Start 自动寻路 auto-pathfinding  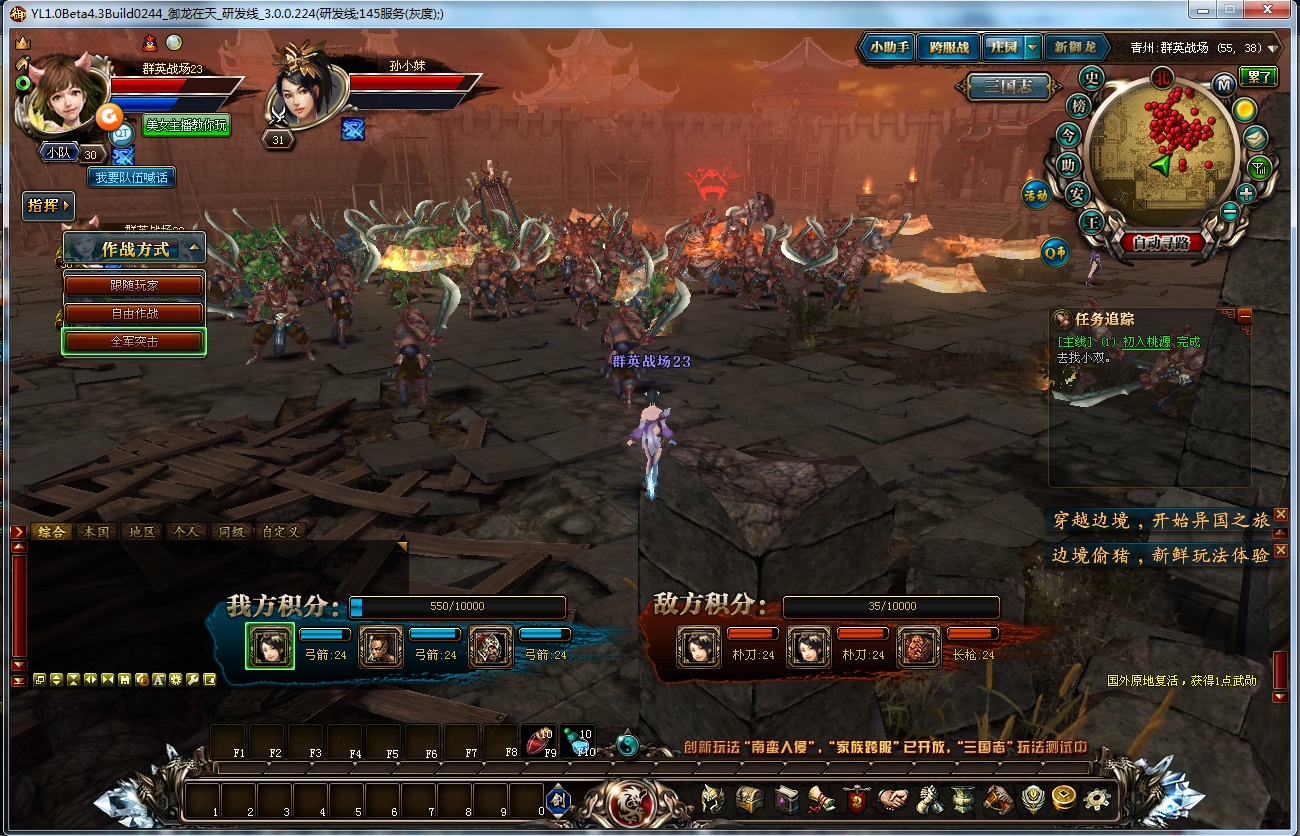tap(1161, 243)
